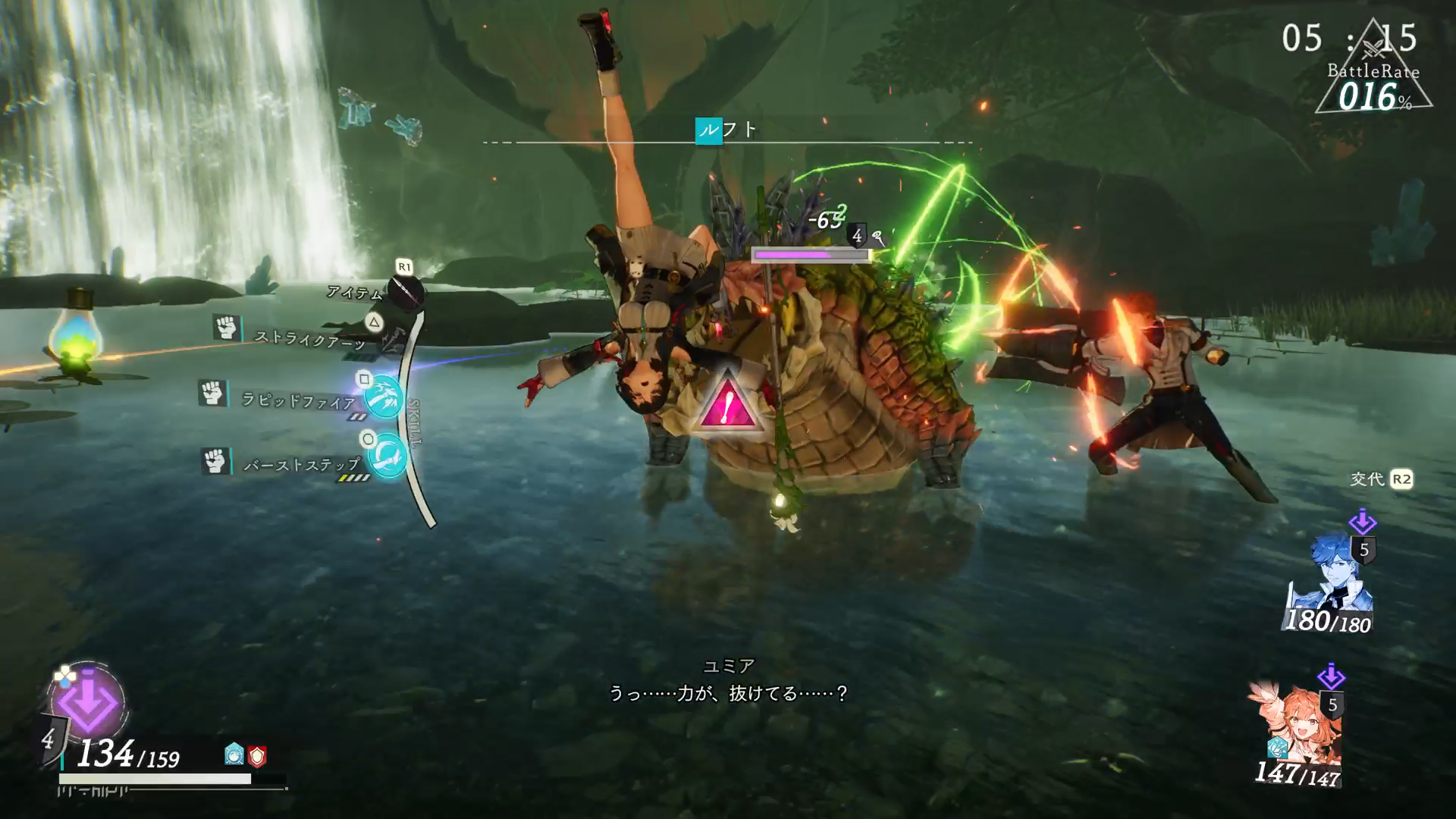Inspect the blue crystal status icon
Viewport: 1456px width, 819px height.
tap(234, 754)
